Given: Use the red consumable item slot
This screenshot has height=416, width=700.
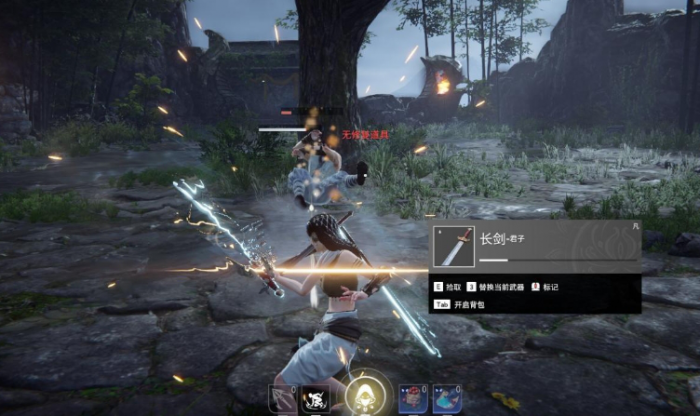Looking at the screenshot, I should coord(412,399).
